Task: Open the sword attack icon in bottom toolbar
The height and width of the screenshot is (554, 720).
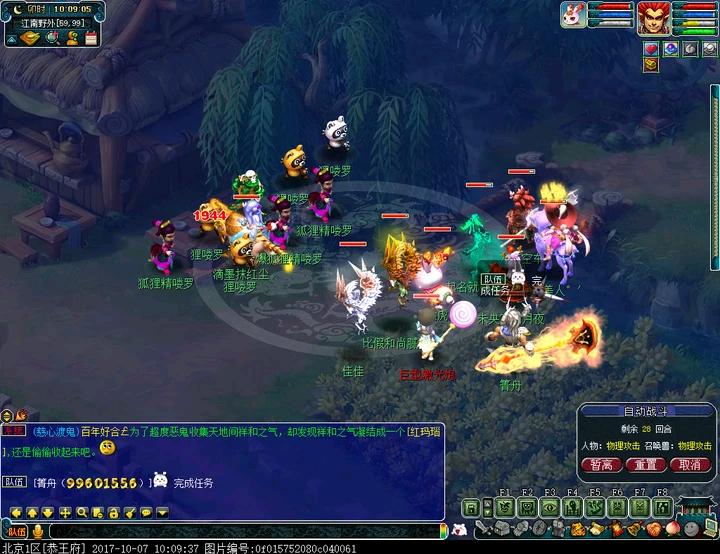Action: pyautogui.click(x=484, y=528)
